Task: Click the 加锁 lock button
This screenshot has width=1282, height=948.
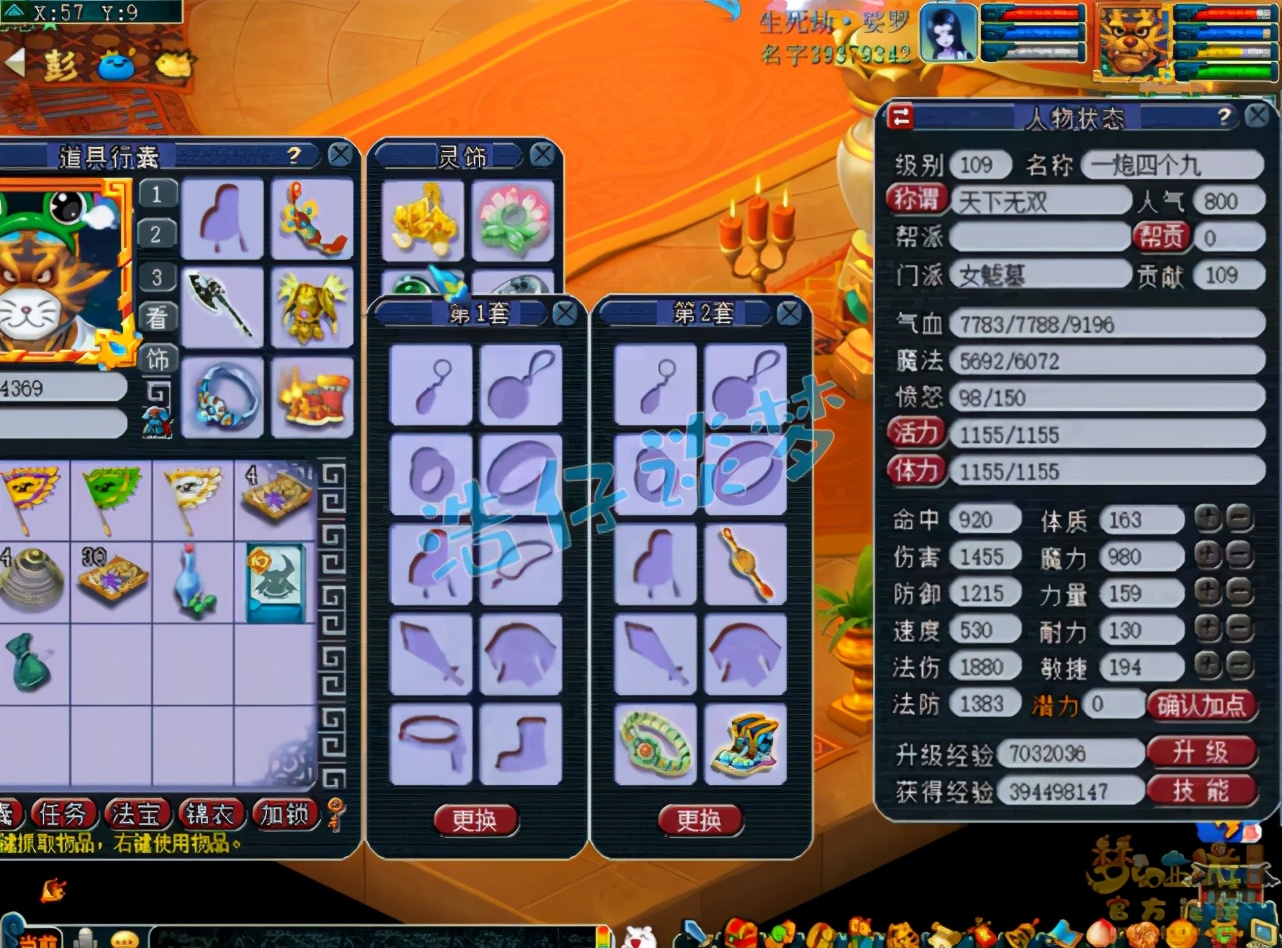Action: coord(286,814)
